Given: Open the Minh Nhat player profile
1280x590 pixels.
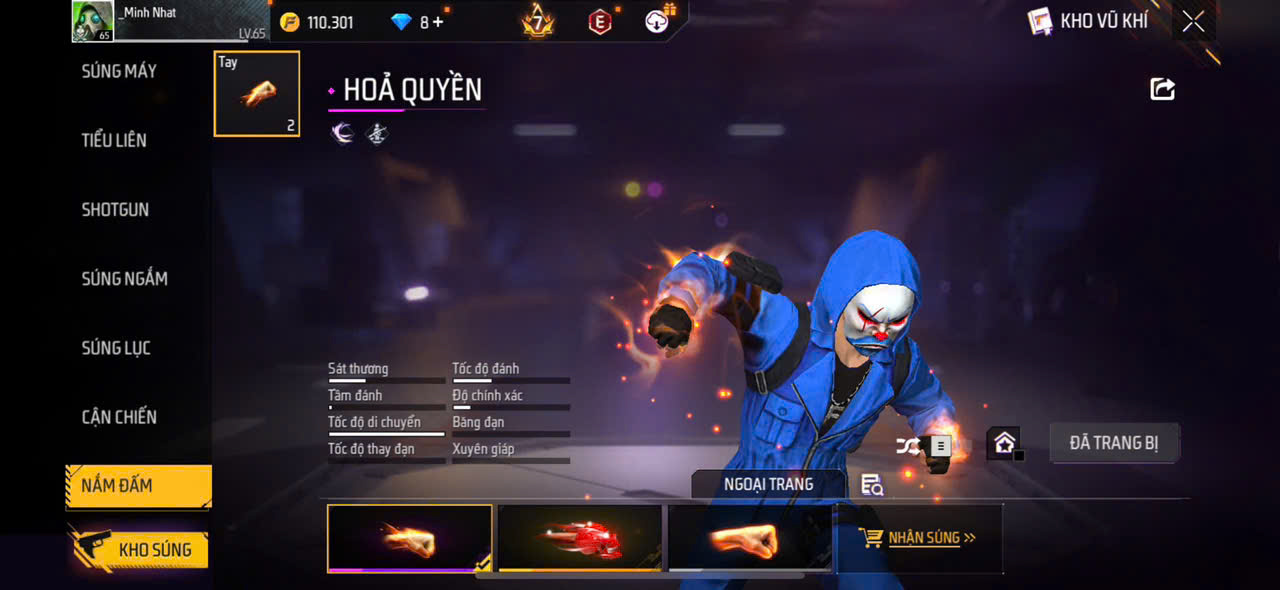Looking at the screenshot, I should tap(93, 21).
